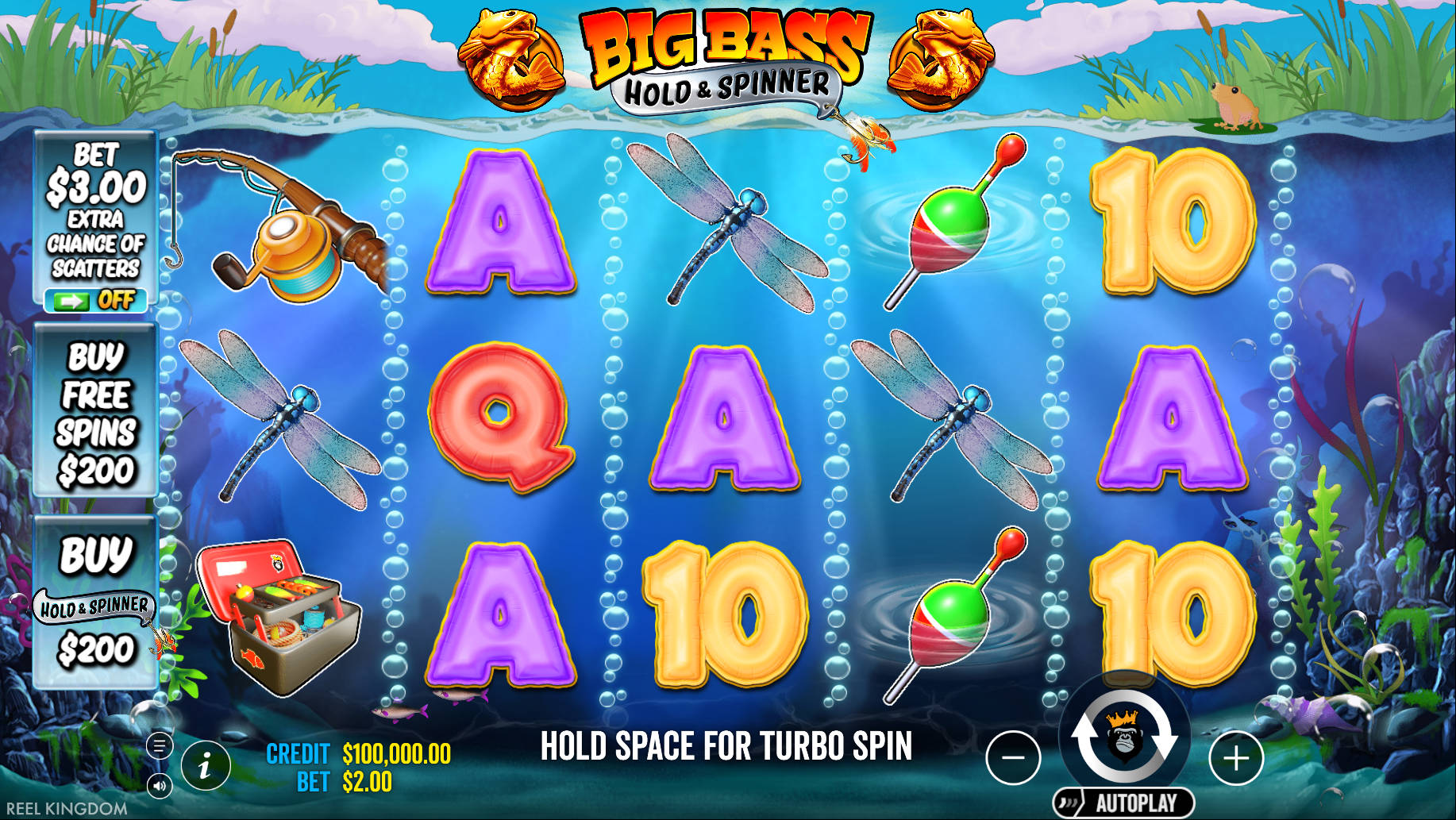1456x820 pixels.
Task: Decrease bet with the minus button
Action: pyautogui.click(x=1014, y=757)
